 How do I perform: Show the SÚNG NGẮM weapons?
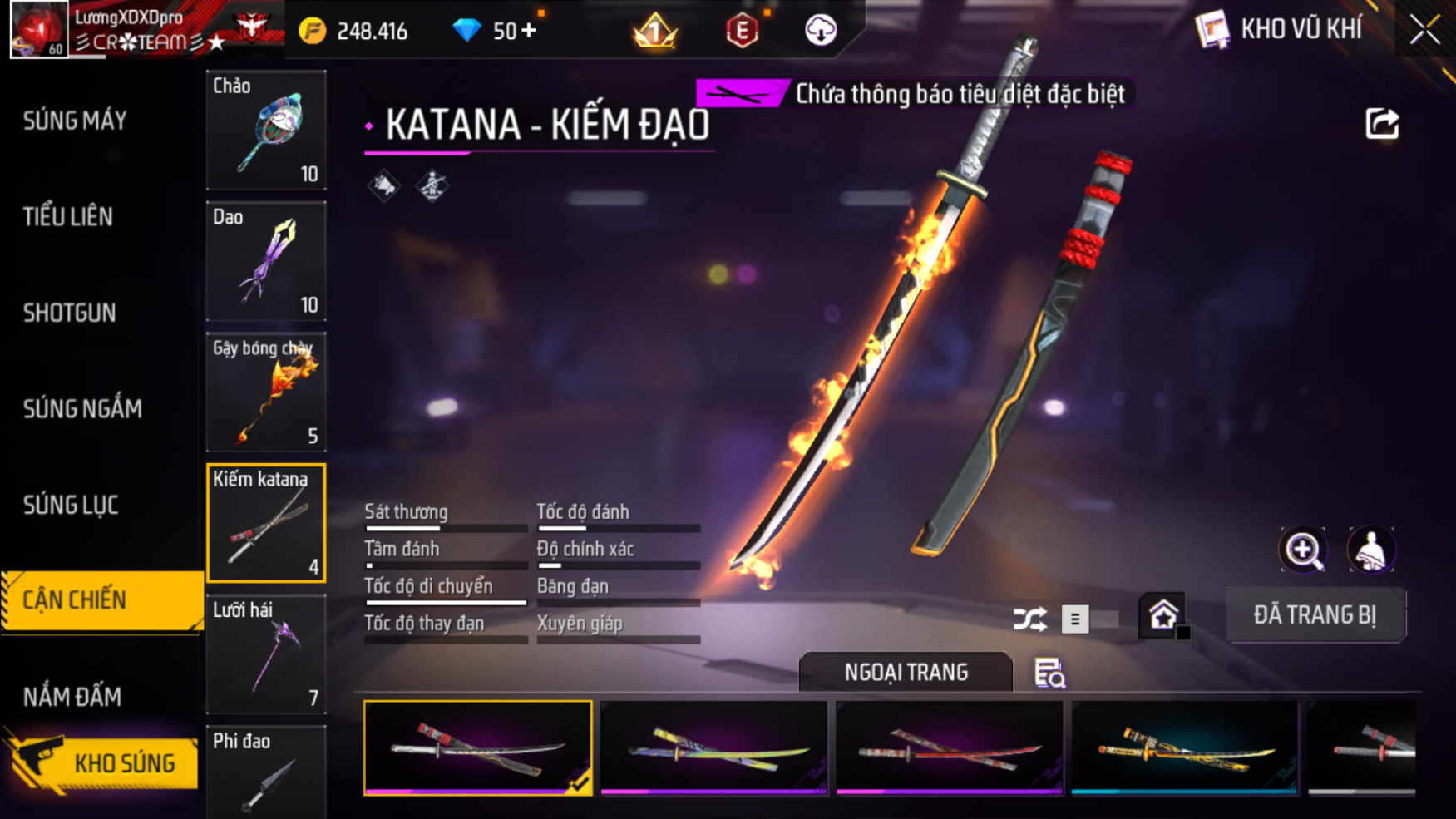(82, 409)
